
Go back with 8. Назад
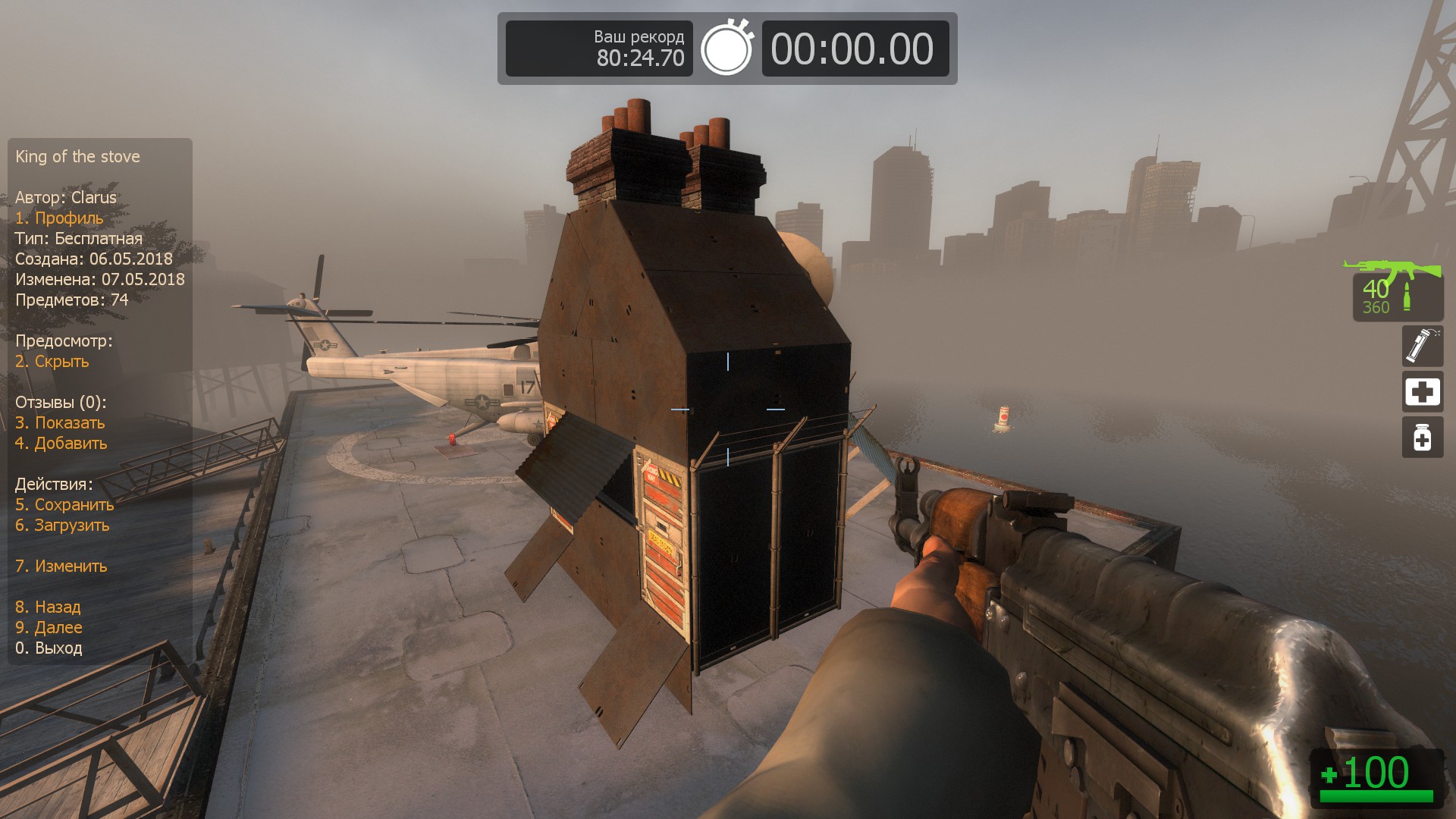(48, 607)
